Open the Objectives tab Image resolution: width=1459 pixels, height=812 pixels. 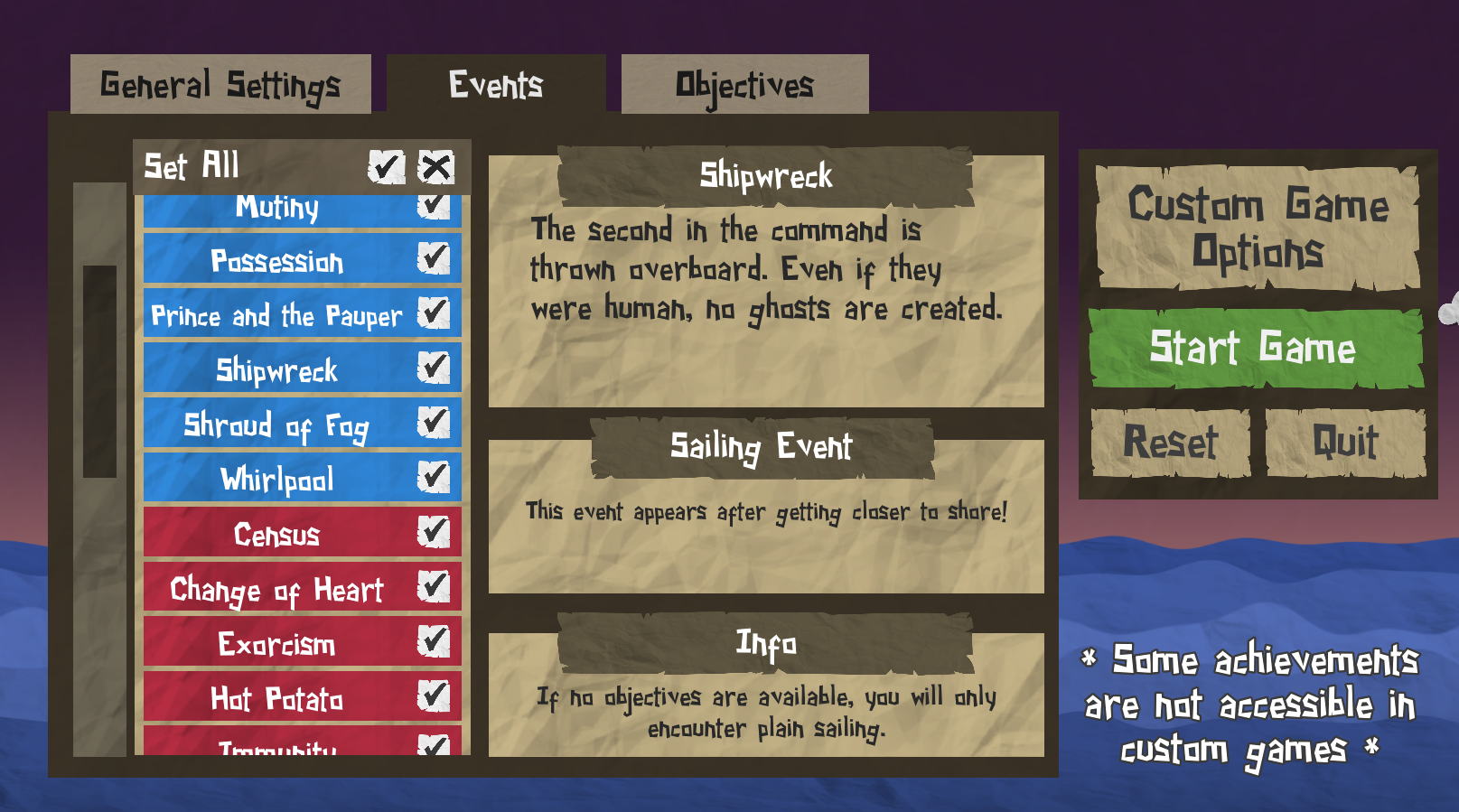click(744, 83)
